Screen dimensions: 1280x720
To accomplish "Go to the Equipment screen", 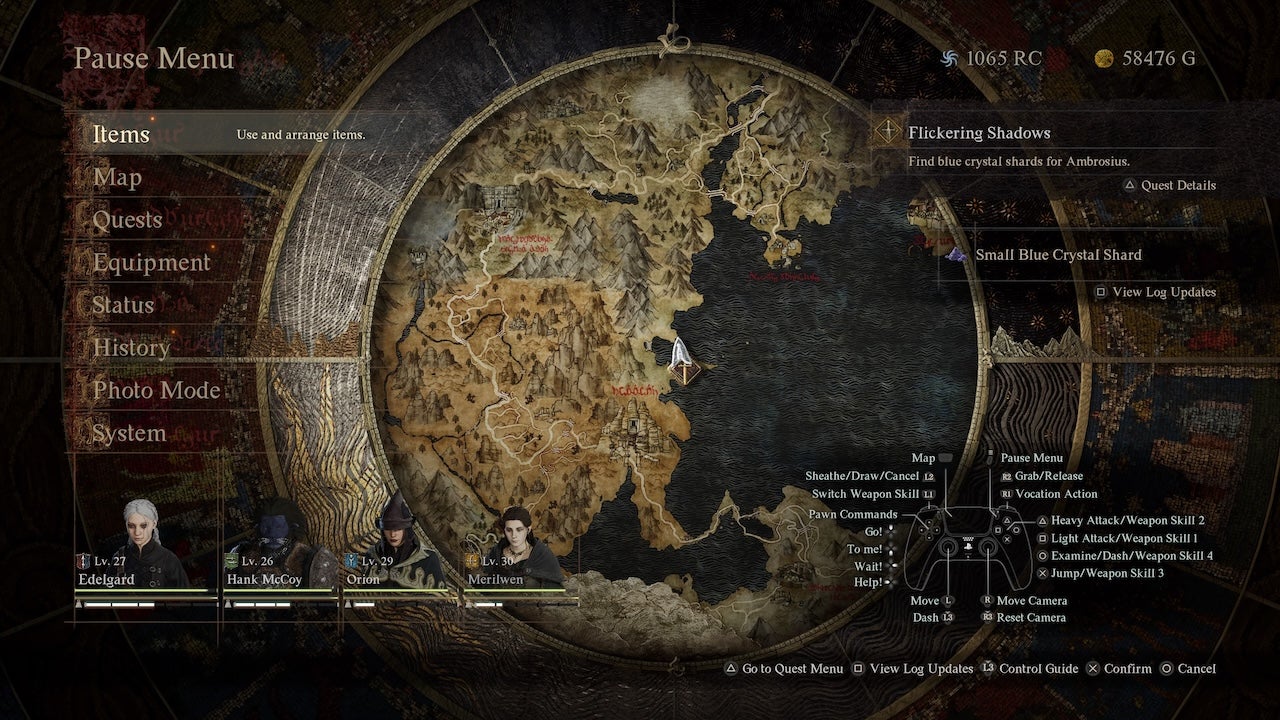I will [151, 262].
